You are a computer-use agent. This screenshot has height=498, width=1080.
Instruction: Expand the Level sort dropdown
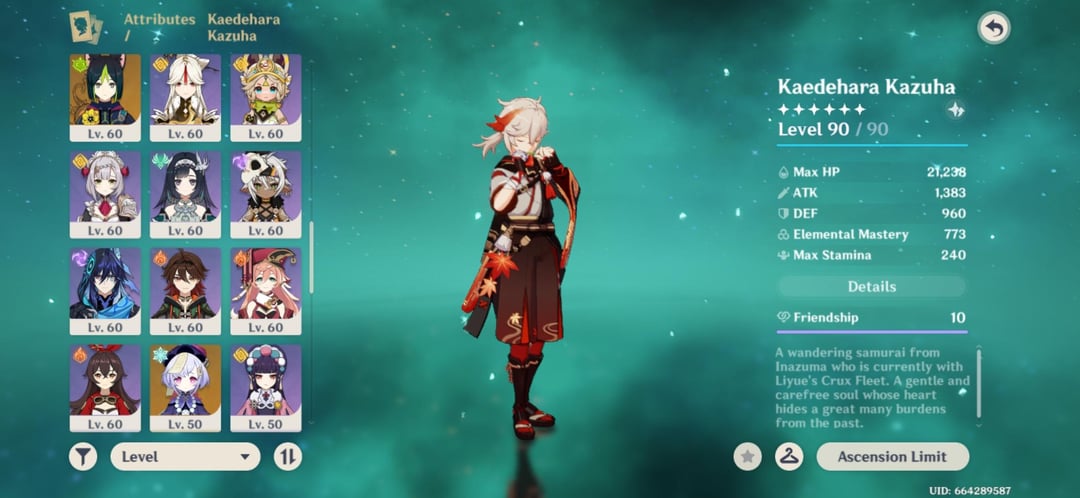tap(185, 457)
